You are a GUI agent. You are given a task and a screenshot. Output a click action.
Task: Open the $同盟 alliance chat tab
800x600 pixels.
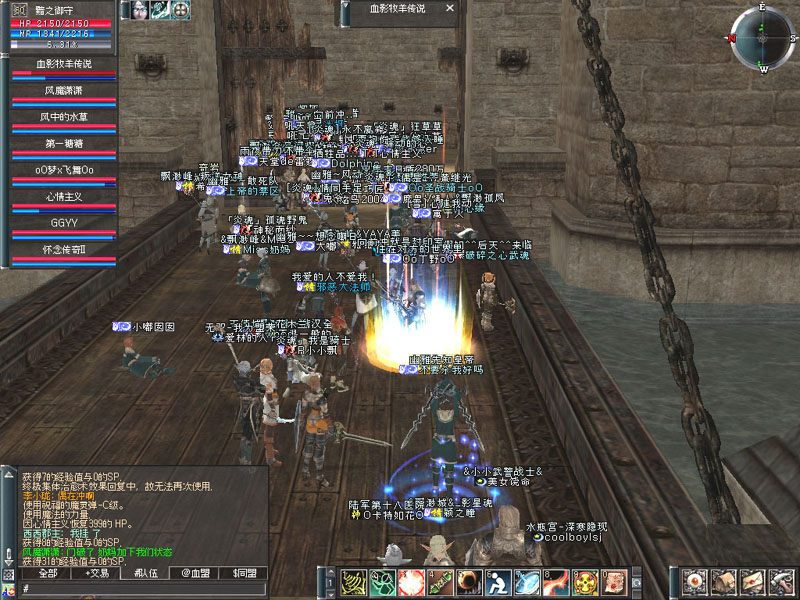pos(244,573)
